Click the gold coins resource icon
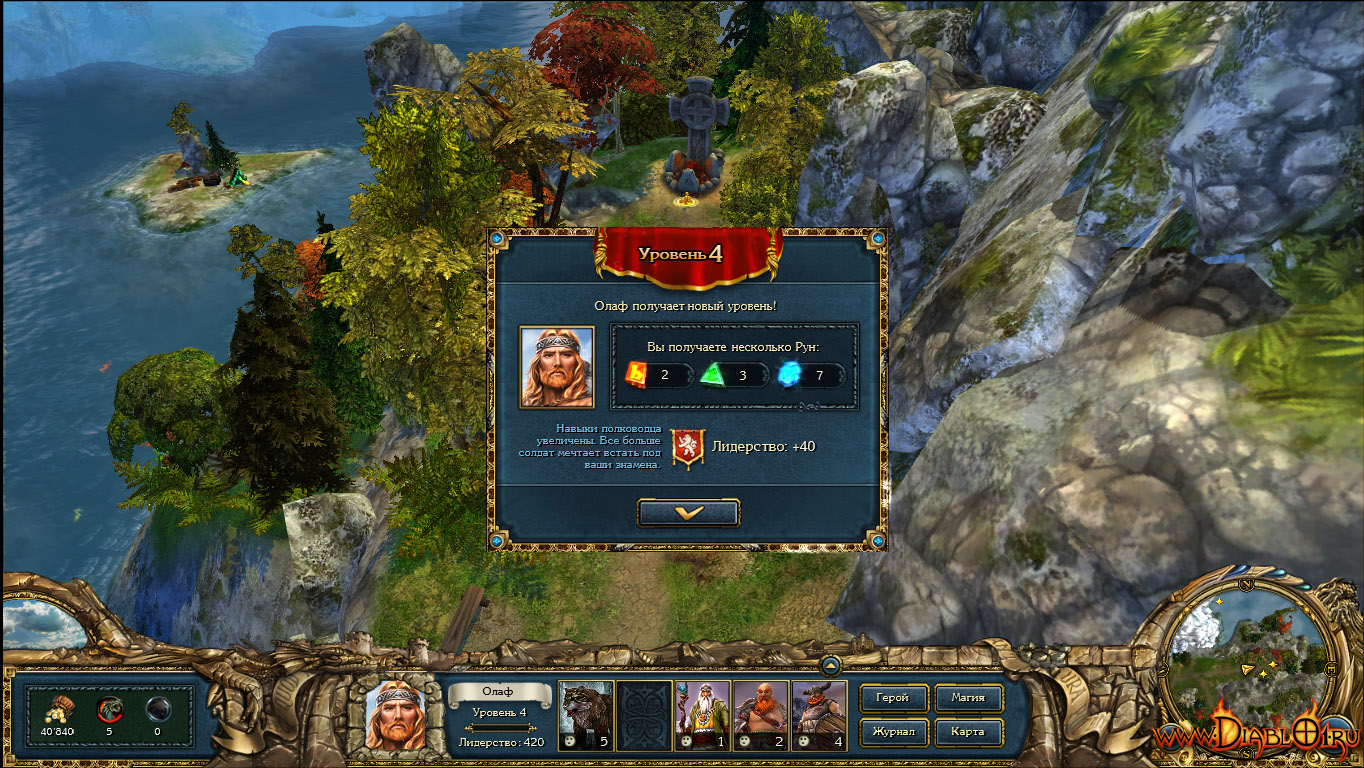Screen dimensions: 1364x768 [57, 710]
